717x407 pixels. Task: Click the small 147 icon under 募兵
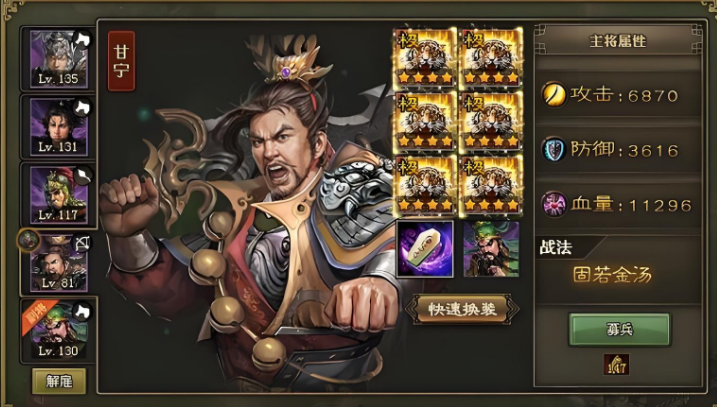coord(617,366)
